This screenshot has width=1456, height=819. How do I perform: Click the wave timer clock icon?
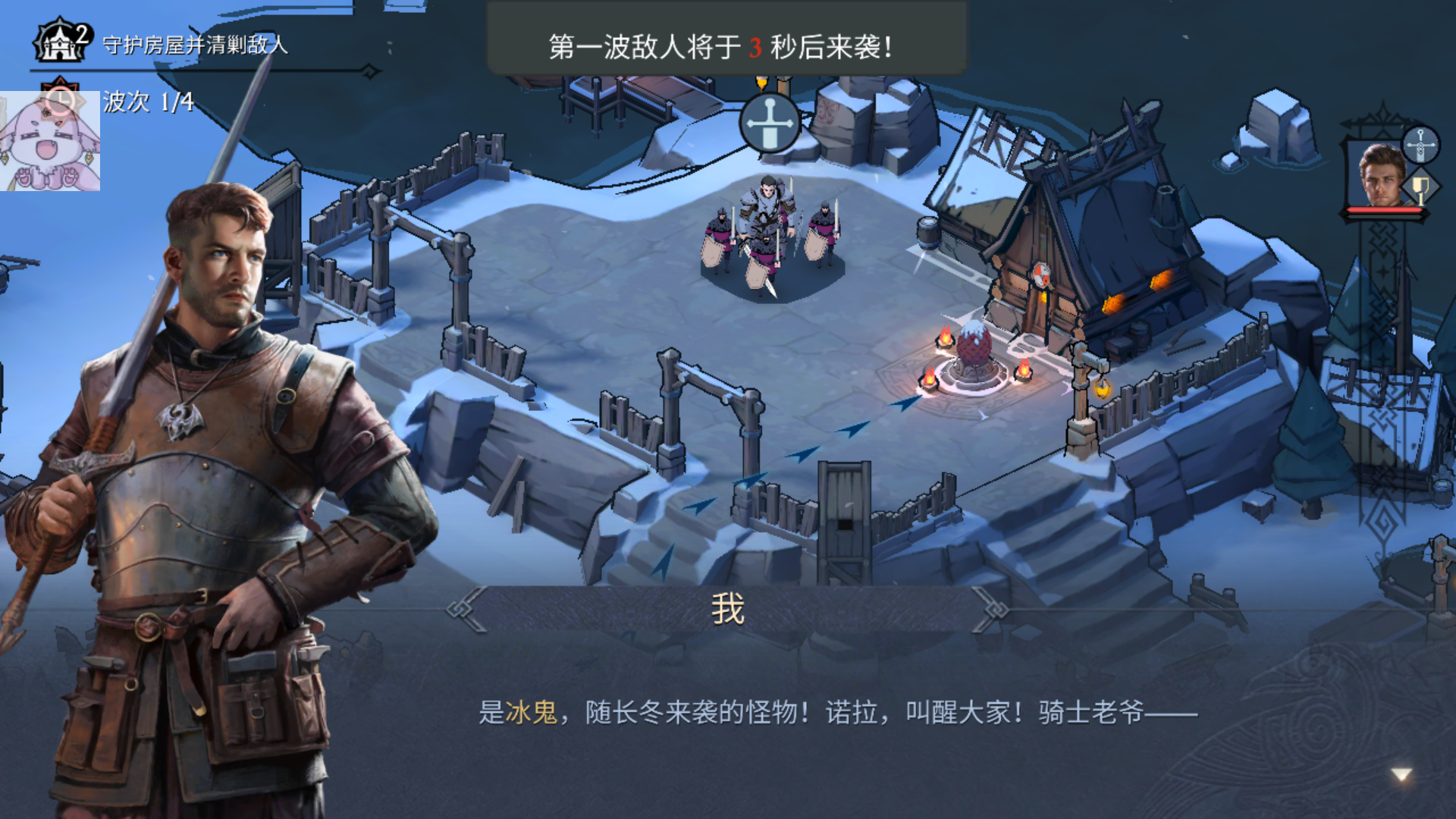(62, 99)
